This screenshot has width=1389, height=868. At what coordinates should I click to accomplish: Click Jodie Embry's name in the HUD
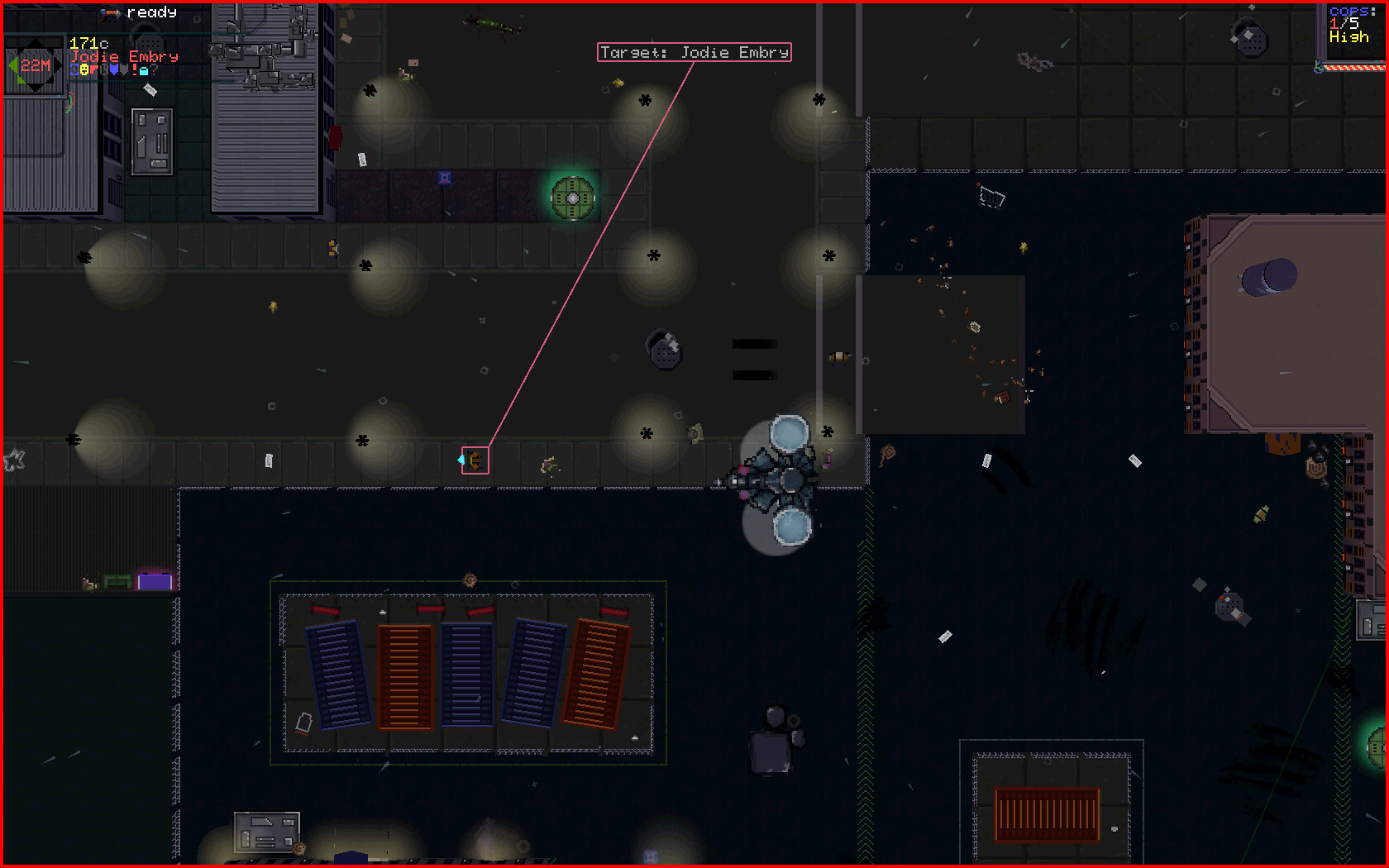pos(122,56)
